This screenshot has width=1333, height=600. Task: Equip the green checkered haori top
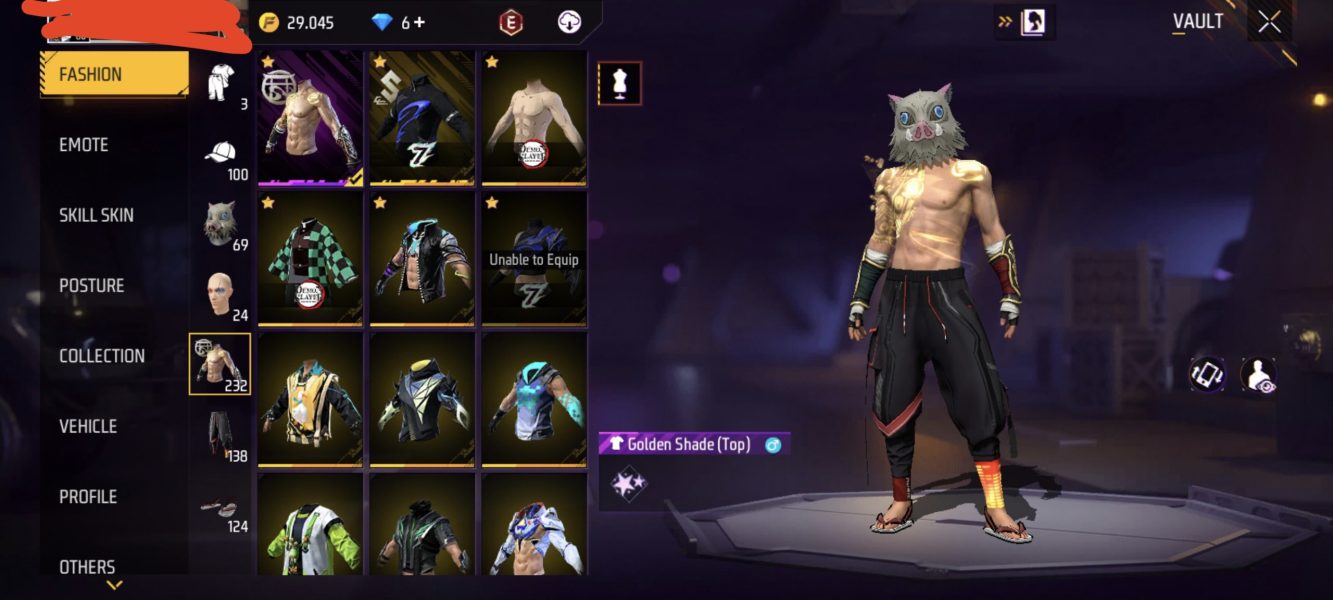point(310,259)
